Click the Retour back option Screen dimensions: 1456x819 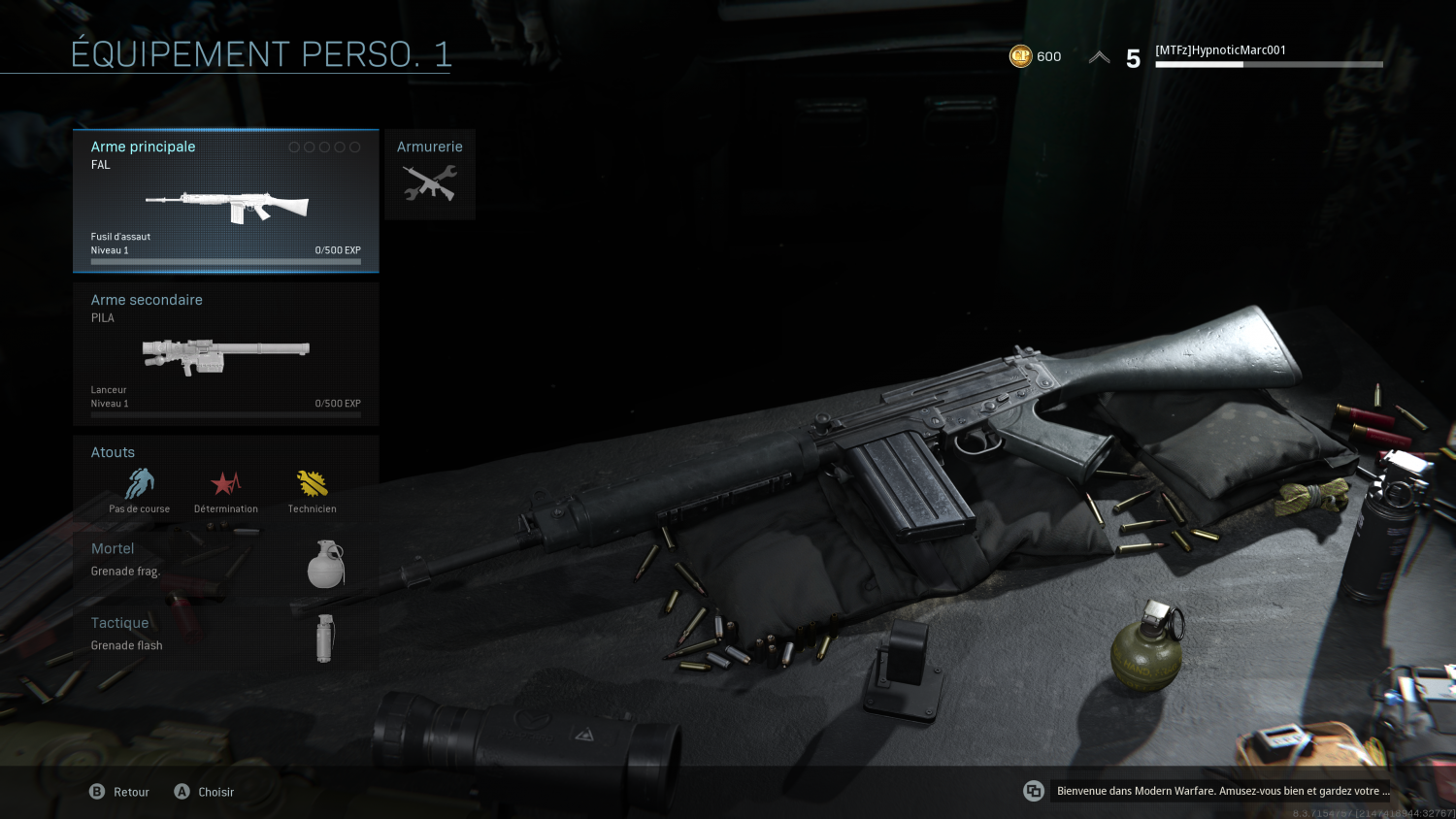(120, 792)
